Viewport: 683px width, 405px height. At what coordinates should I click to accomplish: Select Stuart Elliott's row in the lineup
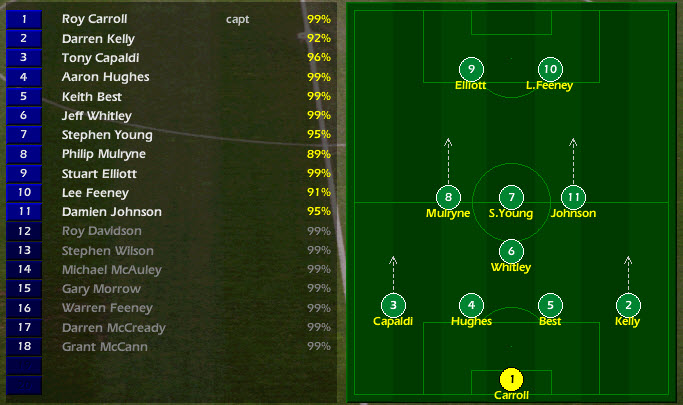click(x=100, y=174)
